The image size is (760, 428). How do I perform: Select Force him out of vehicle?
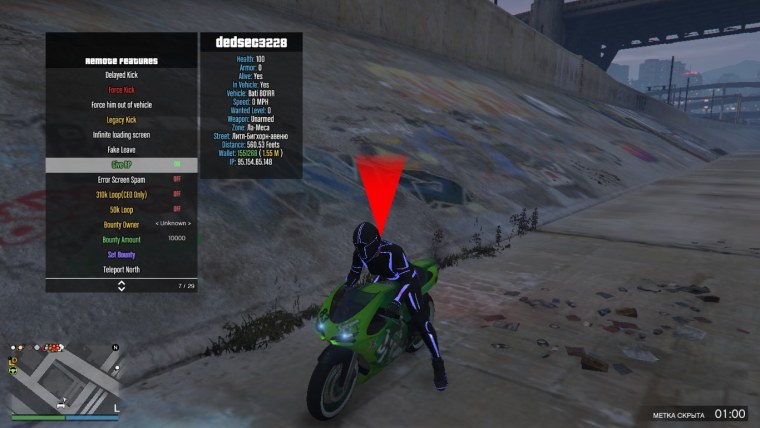tap(121, 105)
